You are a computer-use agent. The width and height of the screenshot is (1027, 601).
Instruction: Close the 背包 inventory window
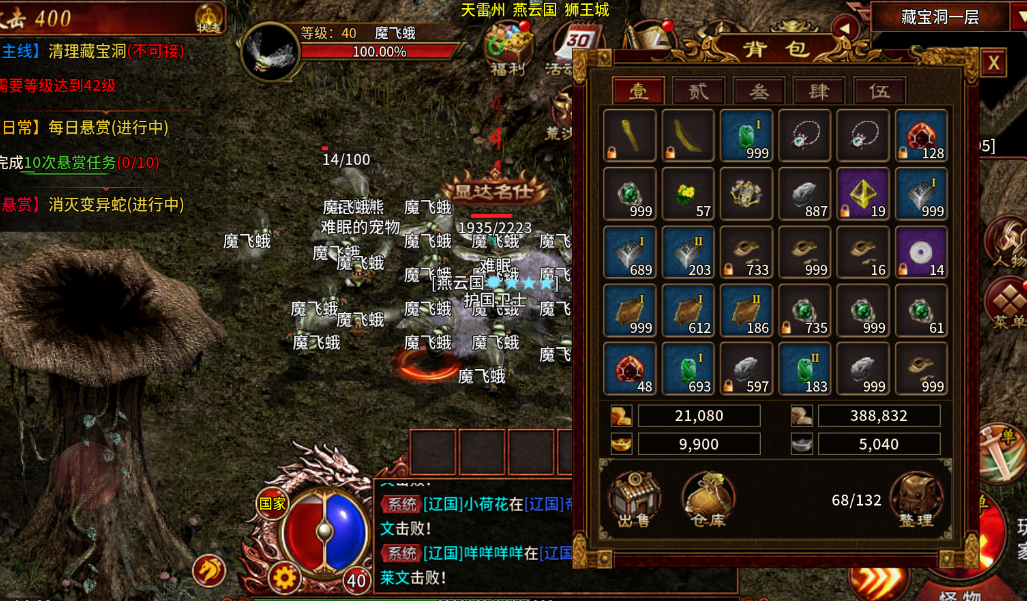(x=992, y=64)
